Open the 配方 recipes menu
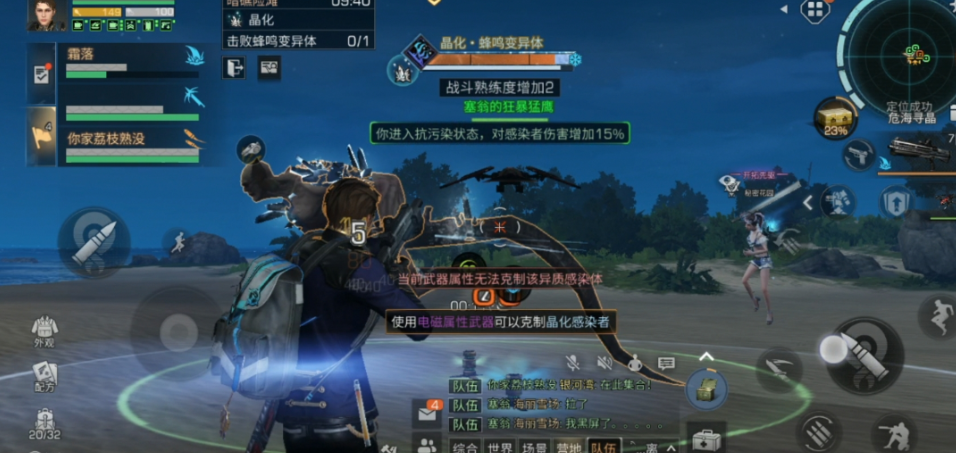 click(x=44, y=378)
